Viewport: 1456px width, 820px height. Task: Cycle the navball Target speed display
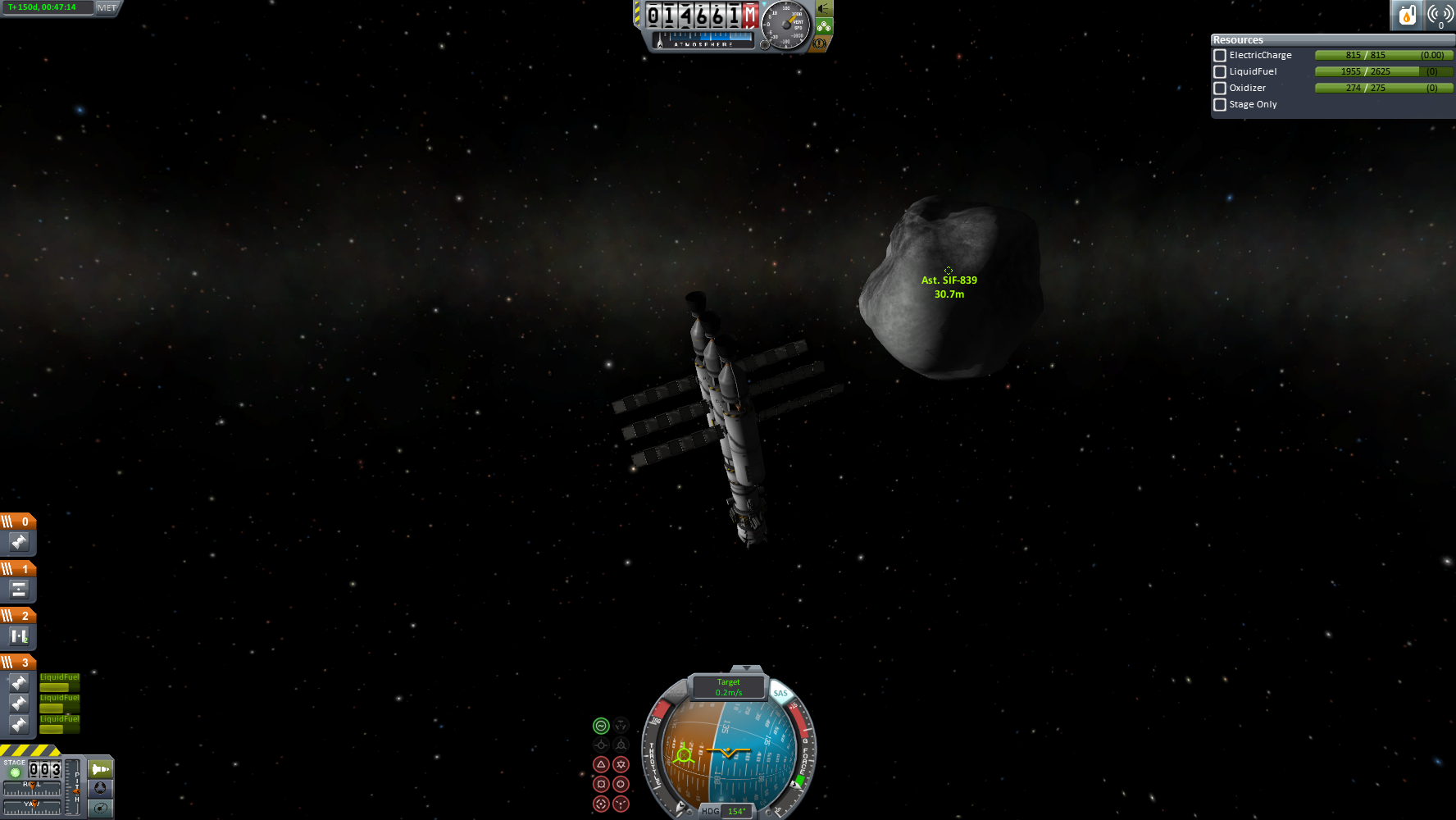pyautogui.click(x=728, y=687)
